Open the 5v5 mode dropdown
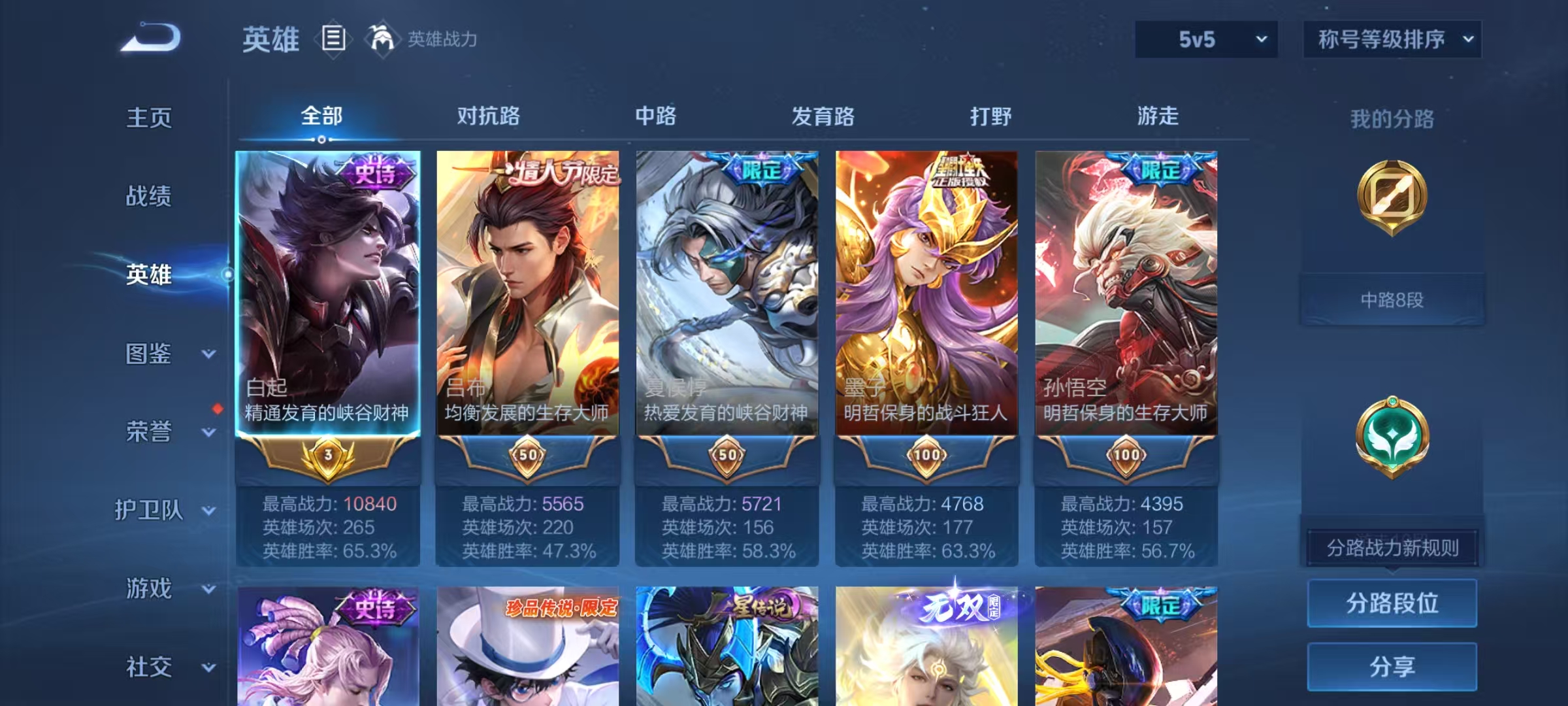 tap(1205, 39)
